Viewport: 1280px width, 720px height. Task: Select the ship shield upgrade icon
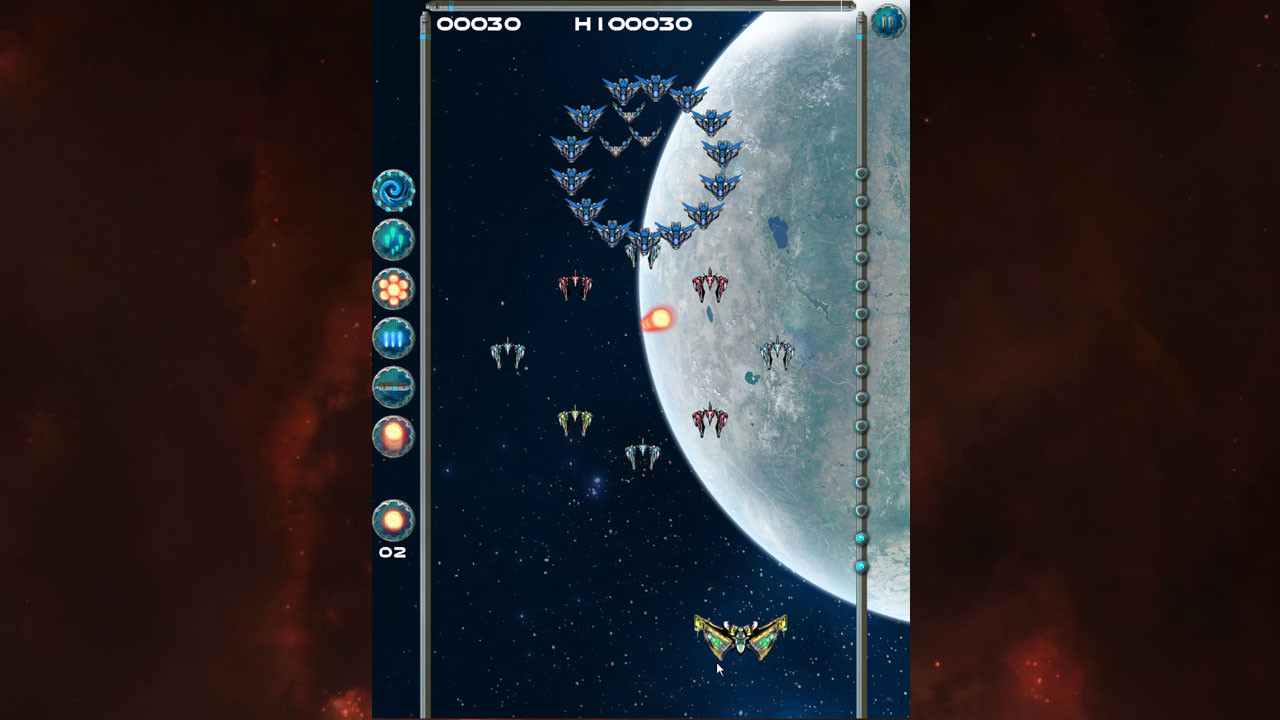[393, 386]
